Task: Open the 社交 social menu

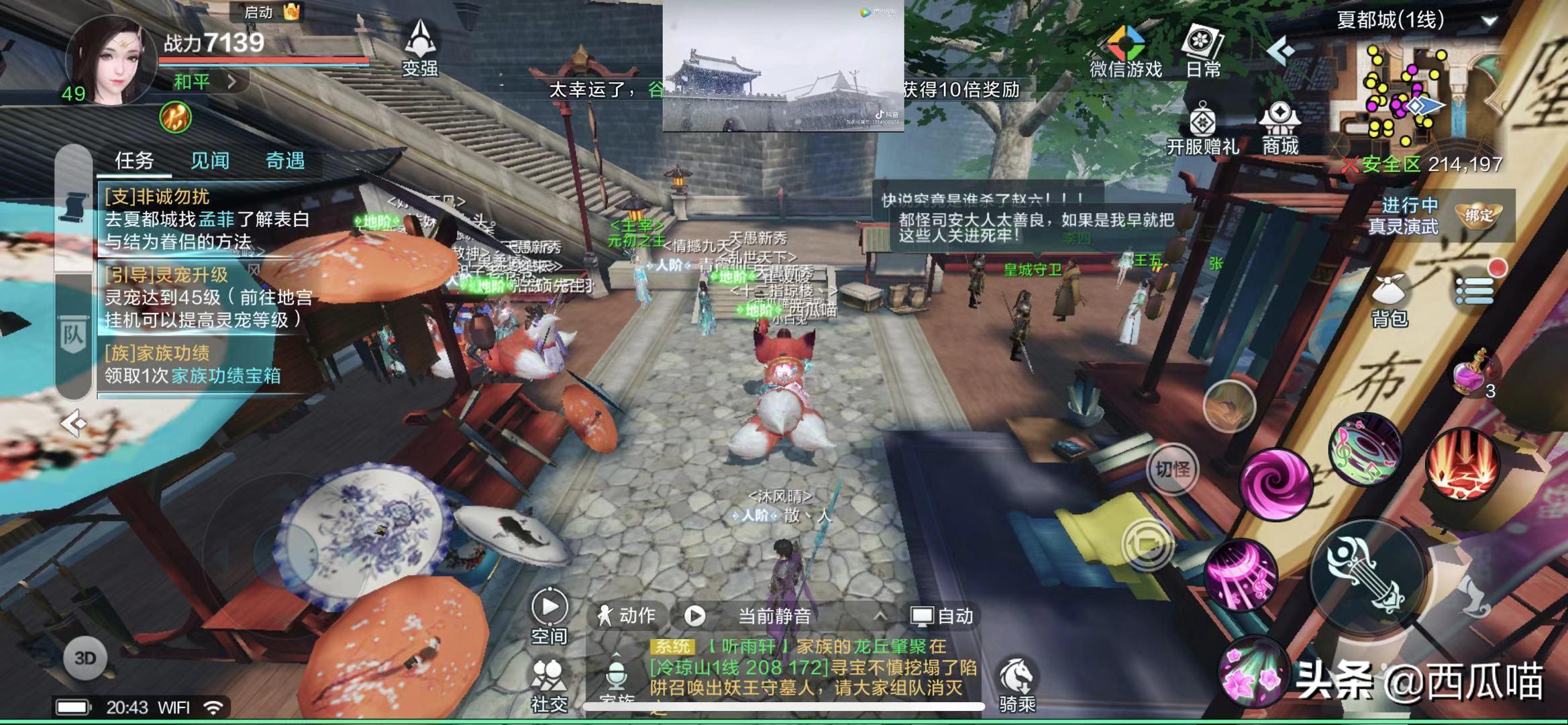Action: tap(549, 683)
